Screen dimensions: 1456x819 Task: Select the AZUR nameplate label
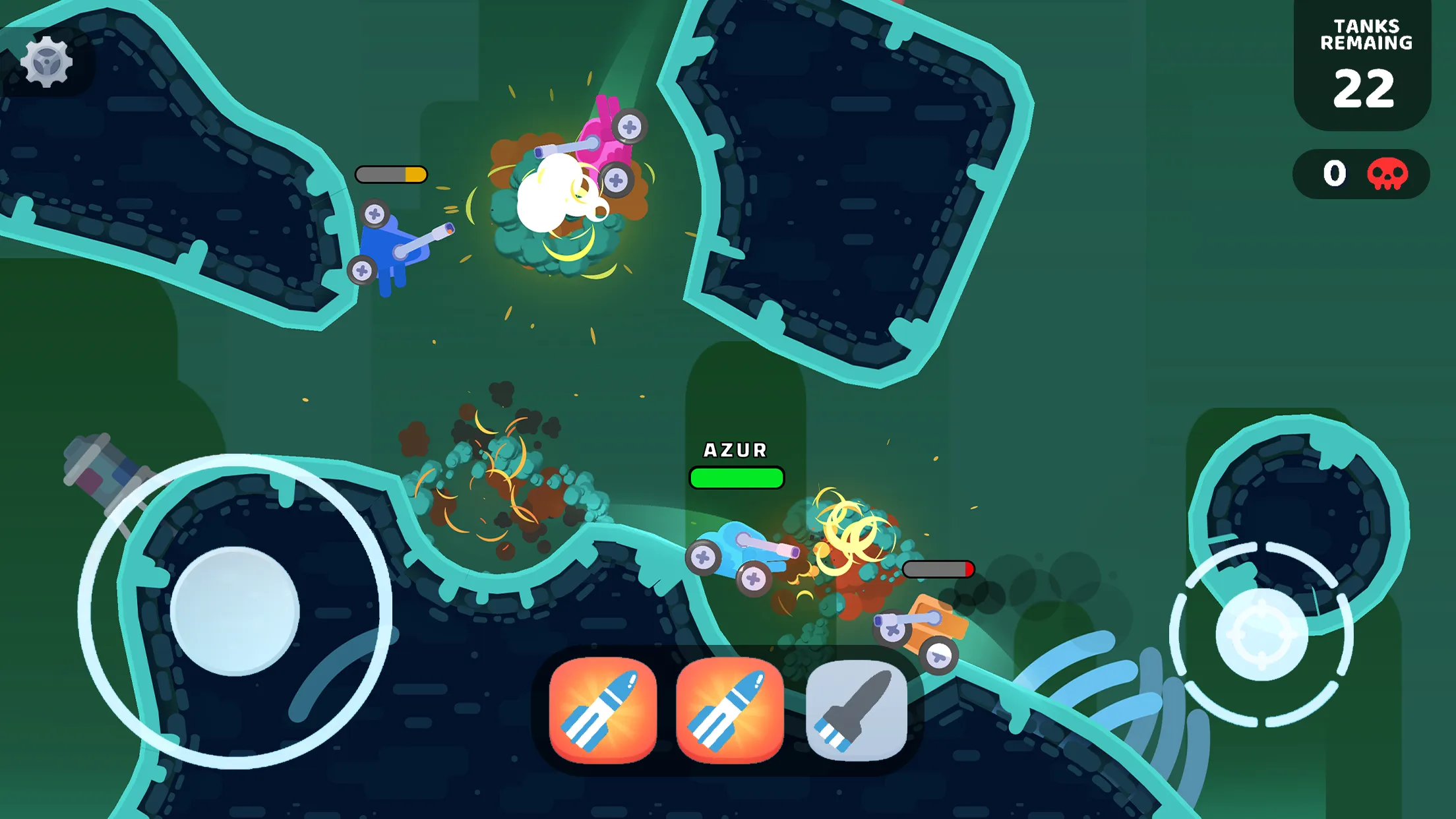(x=735, y=450)
